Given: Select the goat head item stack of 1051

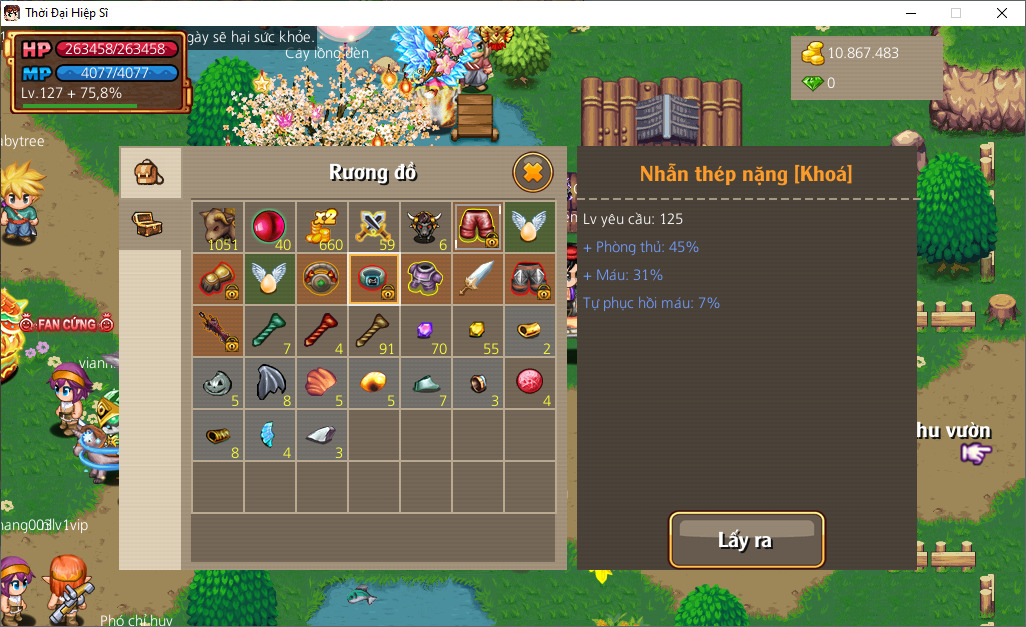Looking at the screenshot, I should click(x=218, y=226).
